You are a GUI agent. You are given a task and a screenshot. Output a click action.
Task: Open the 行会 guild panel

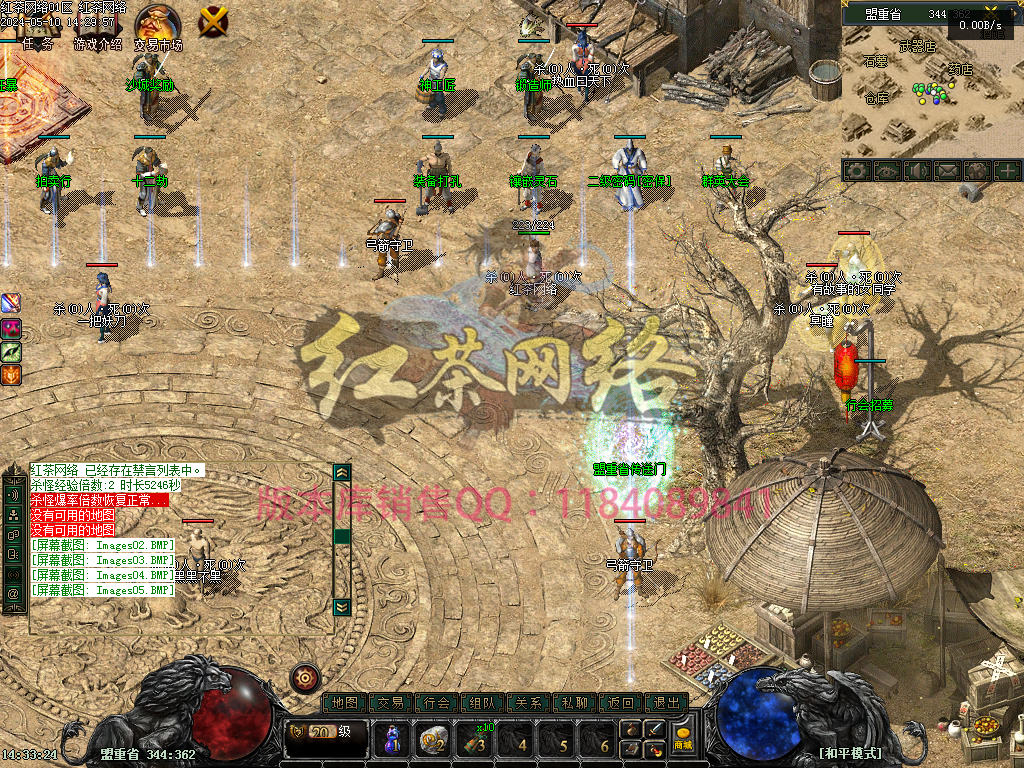(437, 703)
